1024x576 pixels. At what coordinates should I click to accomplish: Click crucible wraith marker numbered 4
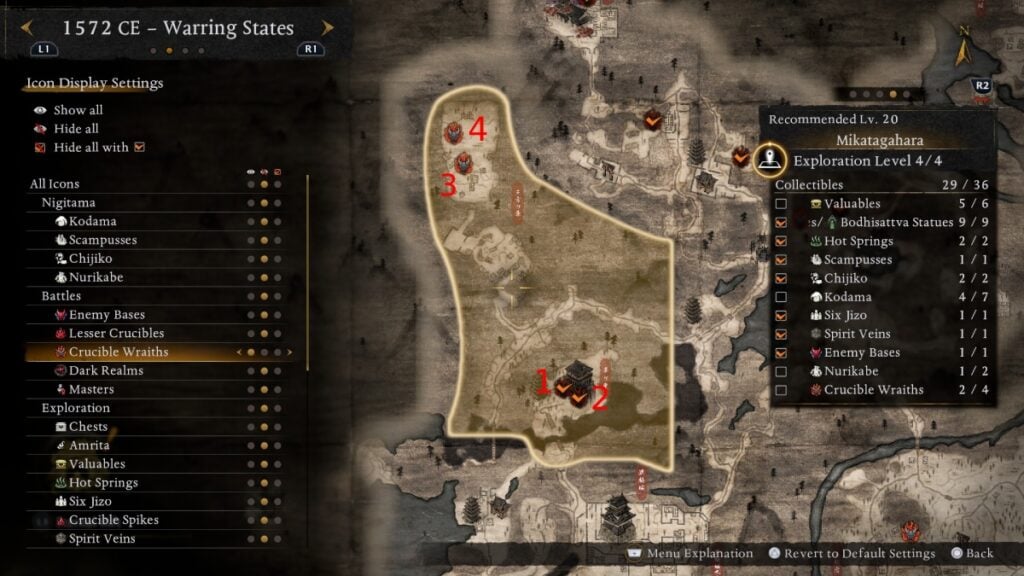point(455,130)
